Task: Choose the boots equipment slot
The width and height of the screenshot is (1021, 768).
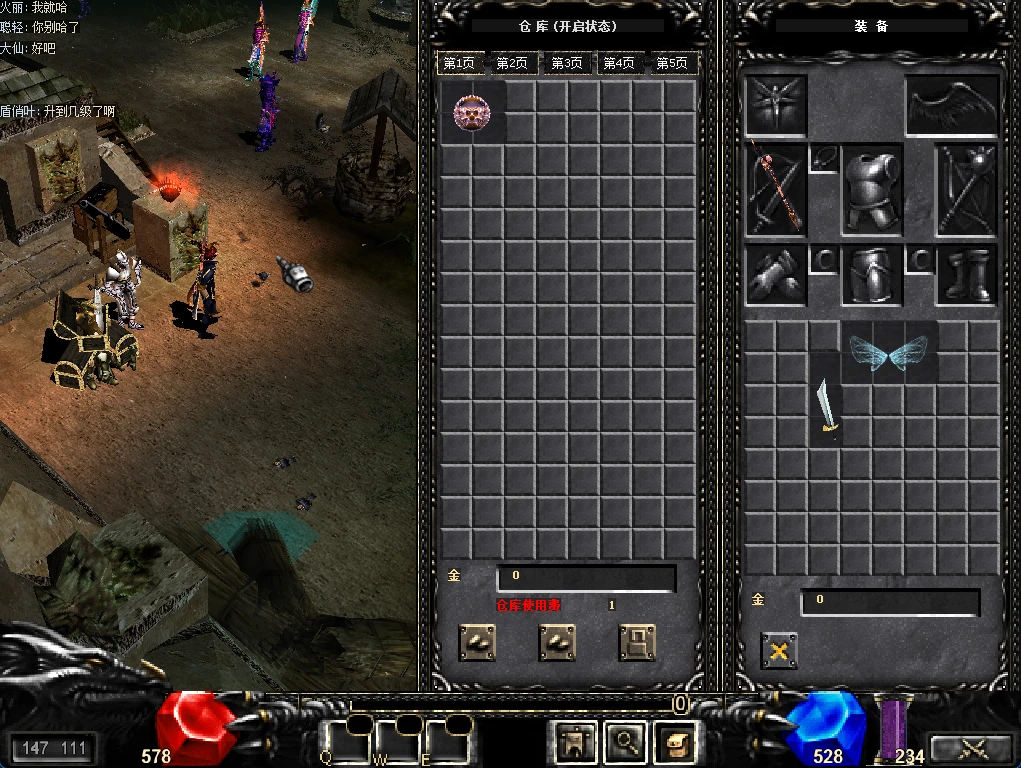Action: pos(967,275)
